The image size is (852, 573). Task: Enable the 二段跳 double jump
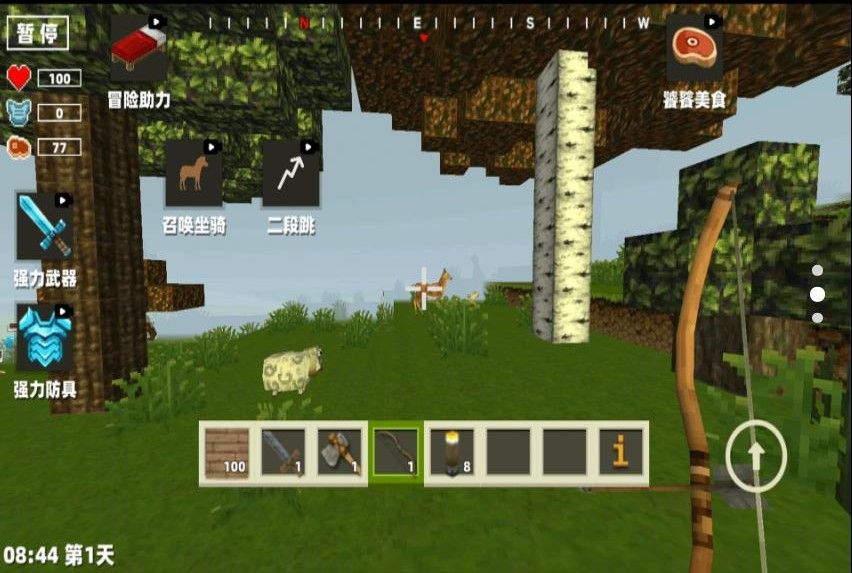[290, 172]
